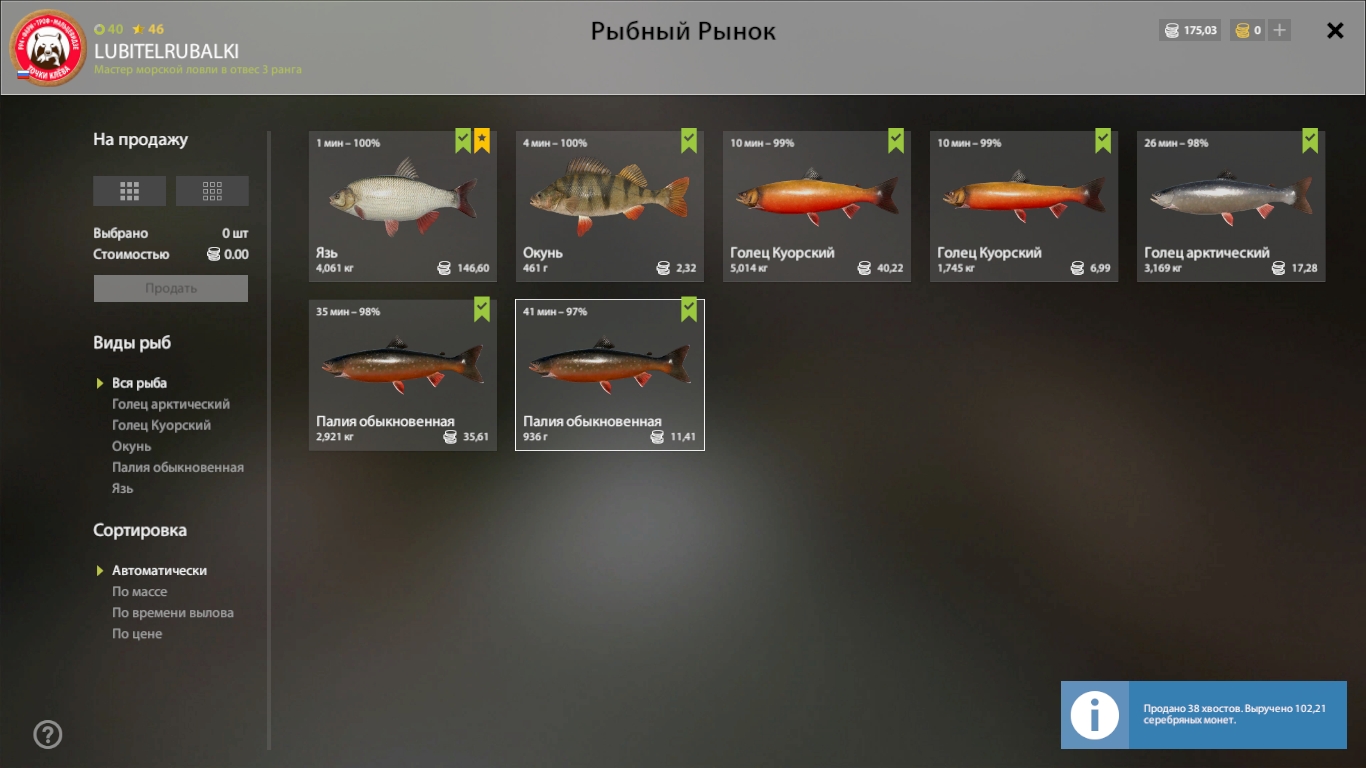Pick the 1,745 кг Голец Куорский card
The height and width of the screenshot is (768, 1366).
click(x=1023, y=206)
